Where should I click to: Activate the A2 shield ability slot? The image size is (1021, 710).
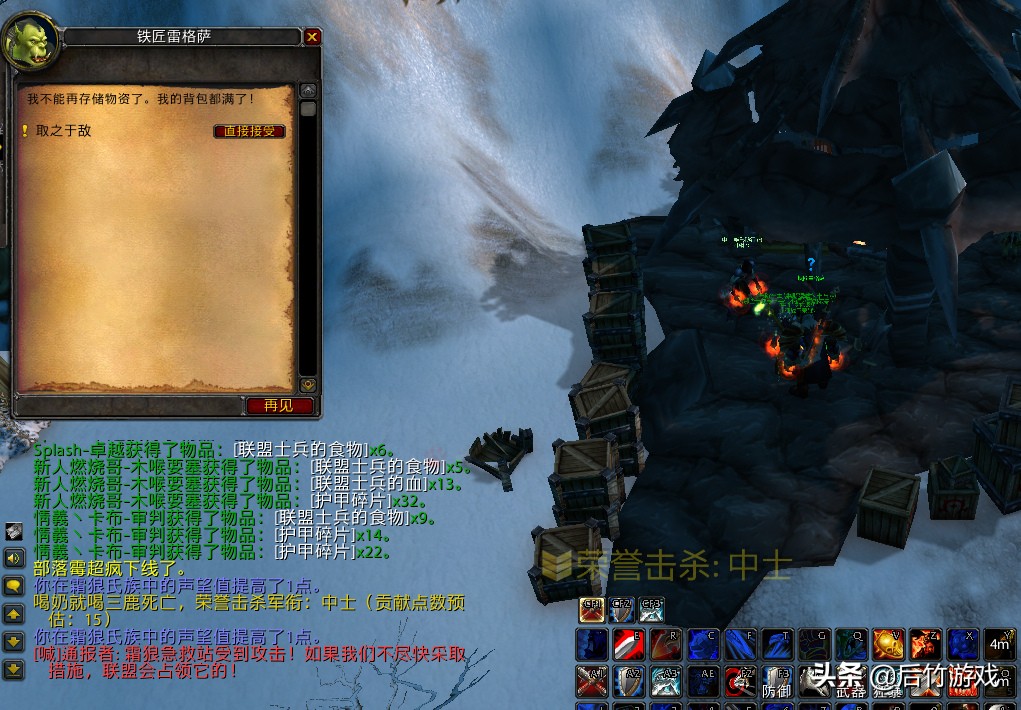(x=628, y=681)
